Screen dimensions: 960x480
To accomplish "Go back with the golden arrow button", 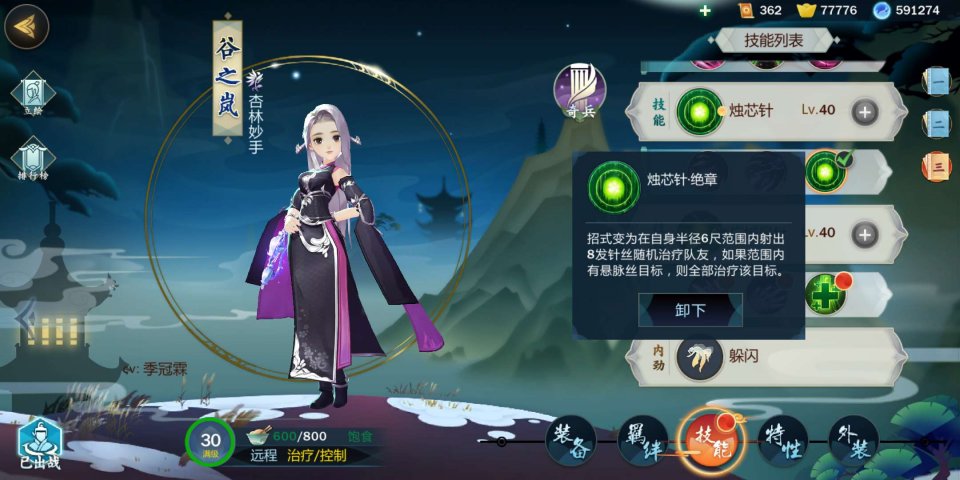I will pyautogui.click(x=27, y=27).
